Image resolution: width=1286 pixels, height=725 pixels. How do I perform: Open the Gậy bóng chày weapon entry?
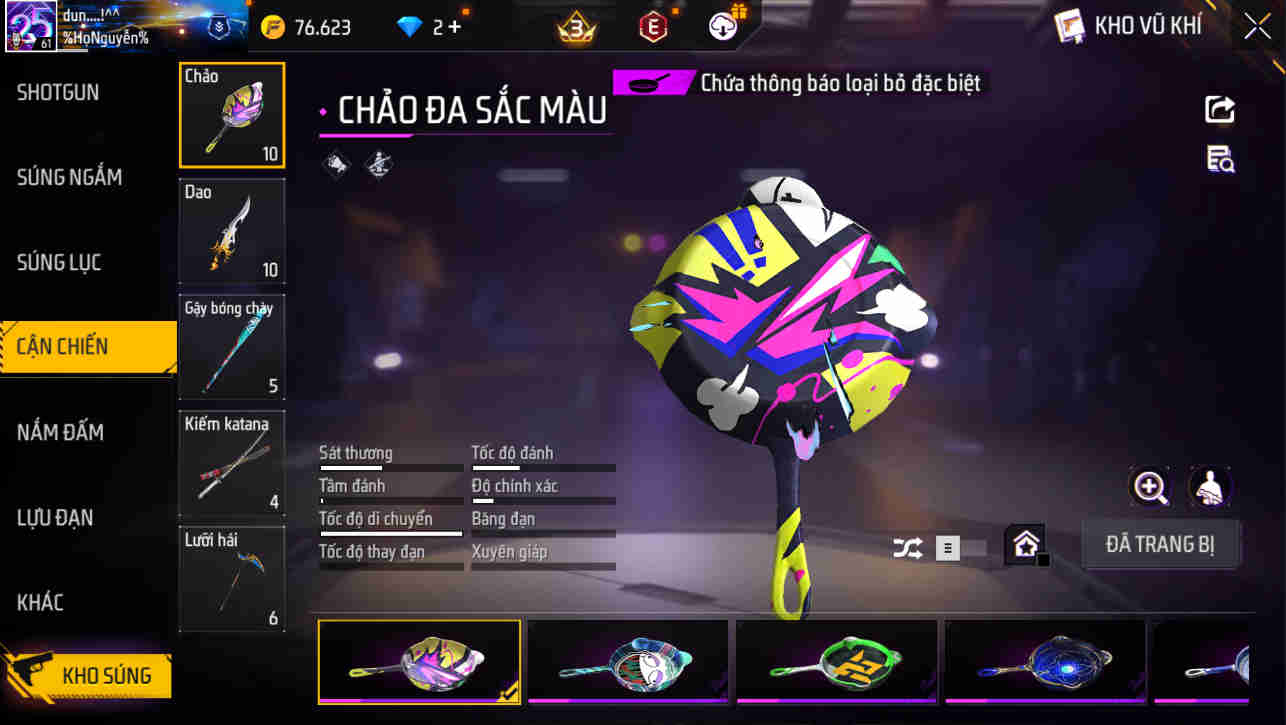[231, 347]
